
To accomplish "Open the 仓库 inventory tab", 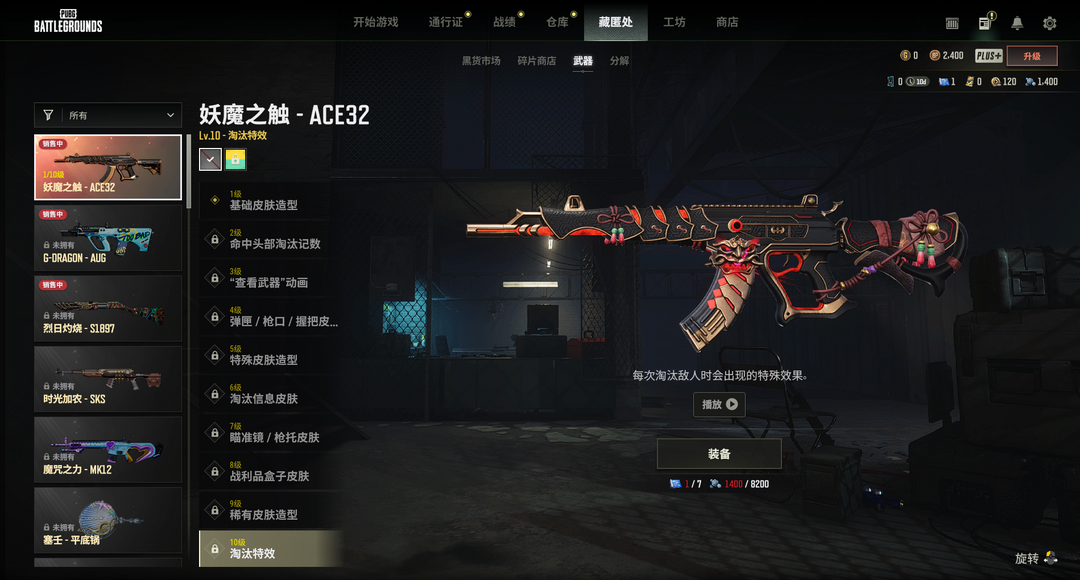I will [x=557, y=22].
